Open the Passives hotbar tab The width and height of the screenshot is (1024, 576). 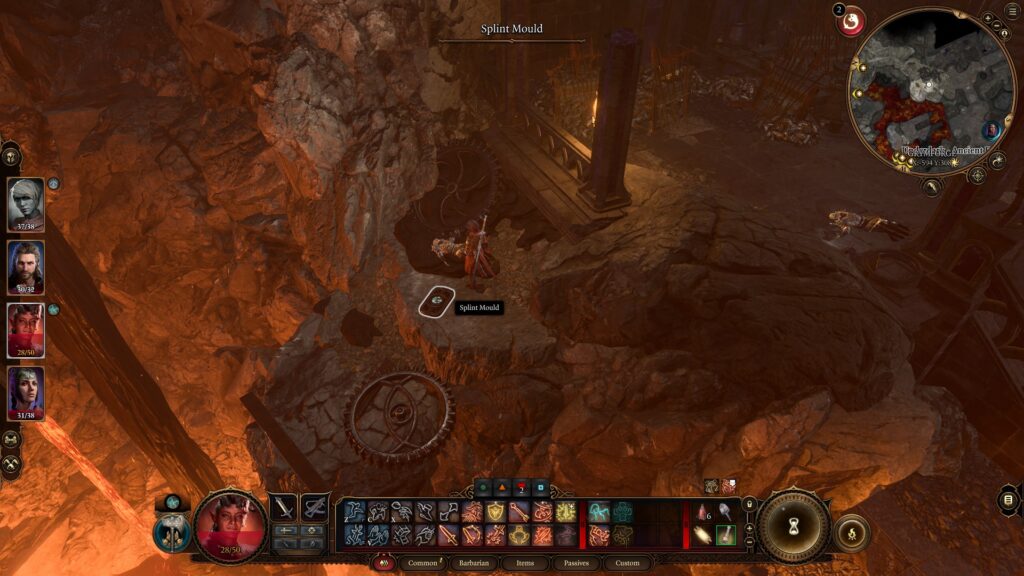pyautogui.click(x=576, y=563)
